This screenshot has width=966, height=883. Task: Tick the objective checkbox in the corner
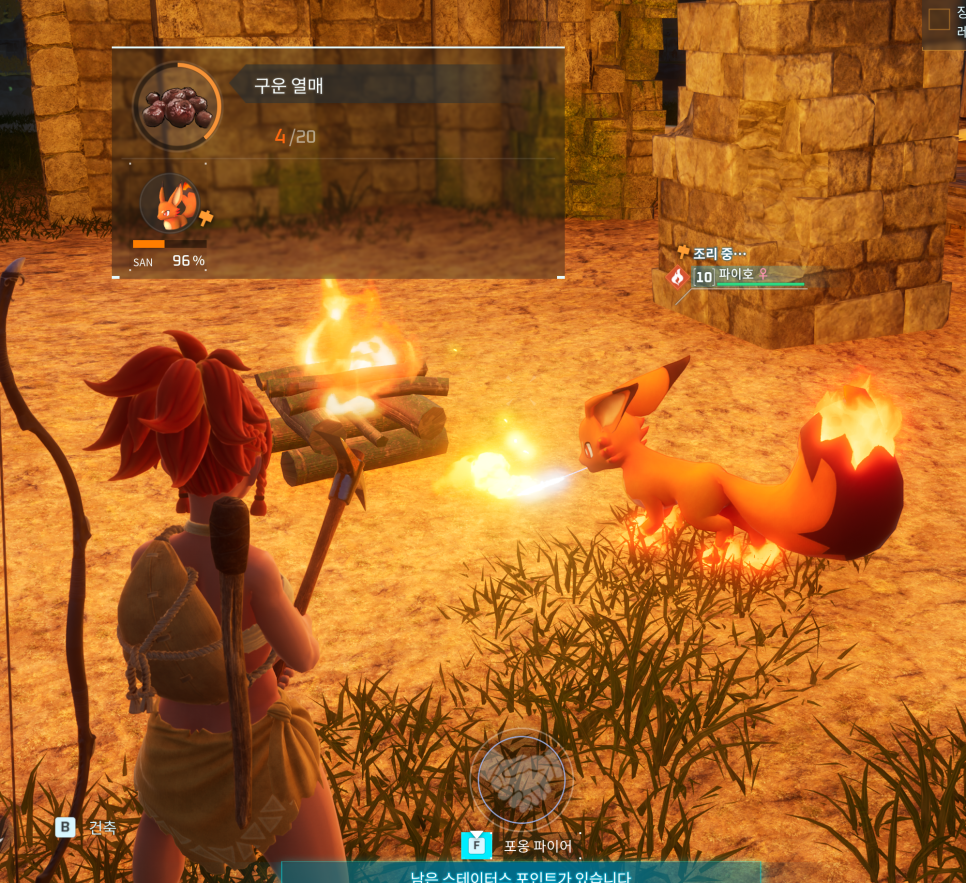939,19
